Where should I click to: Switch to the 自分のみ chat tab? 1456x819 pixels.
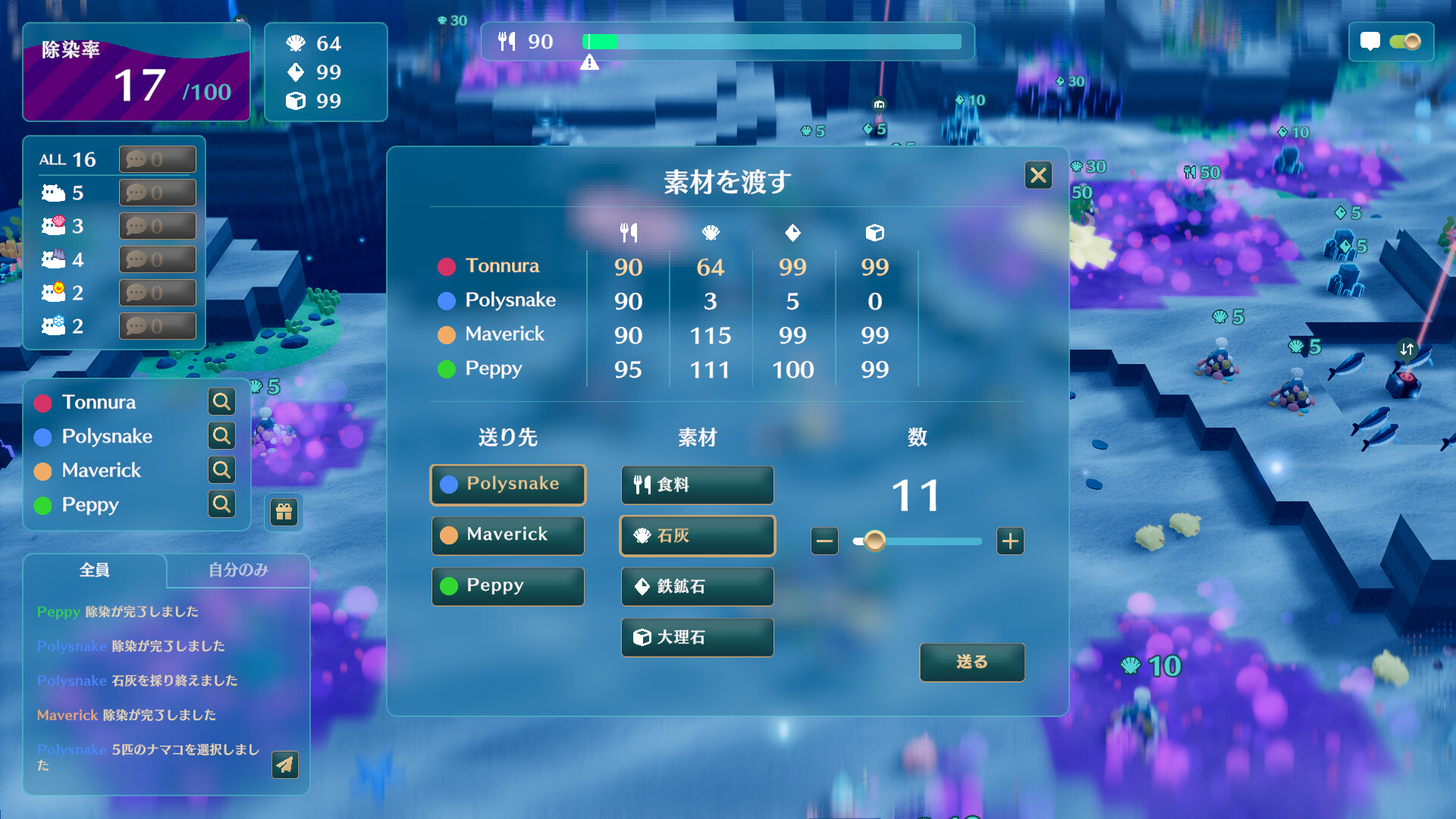237,571
